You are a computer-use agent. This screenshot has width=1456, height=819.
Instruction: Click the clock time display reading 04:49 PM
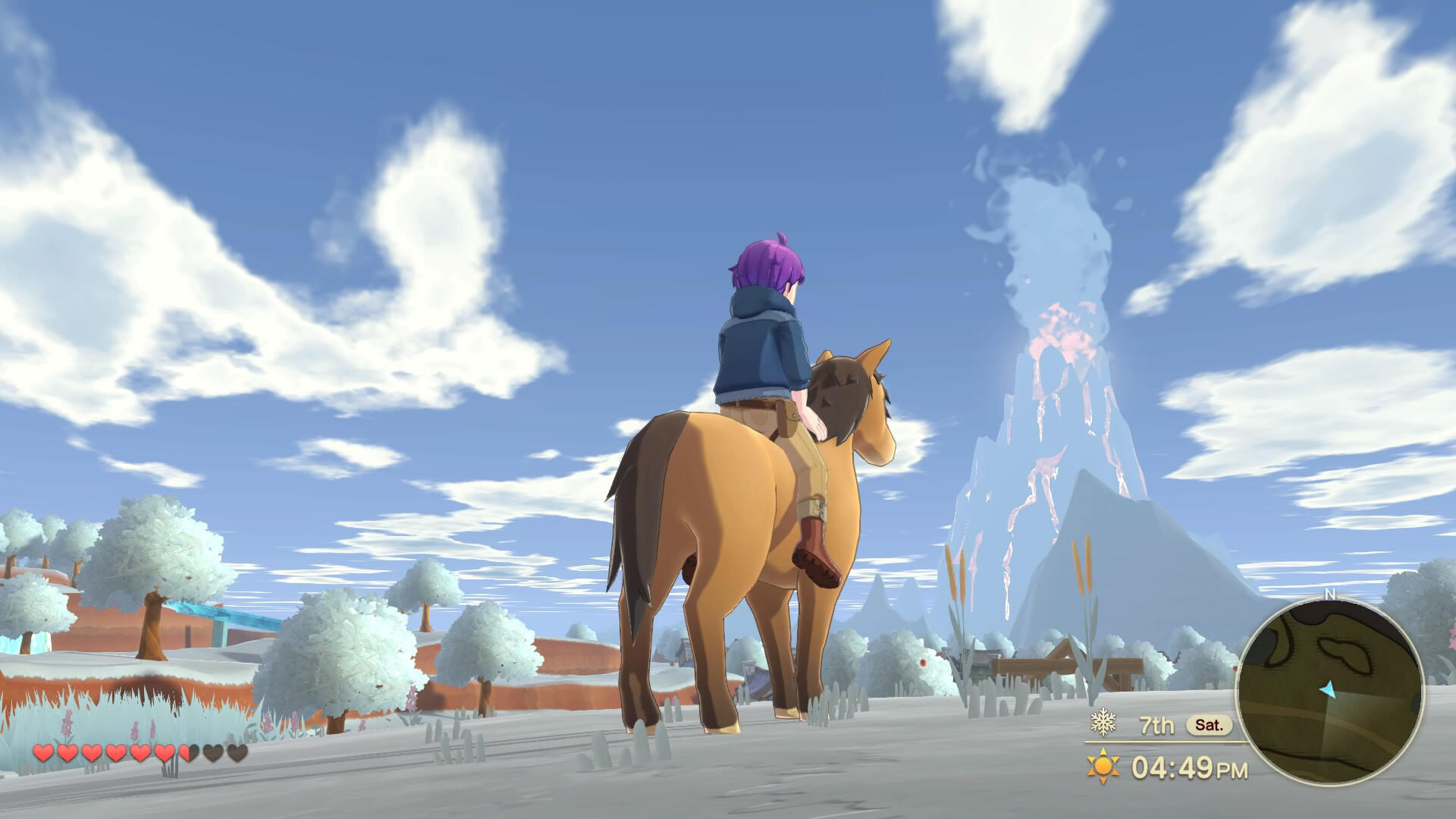pos(1189,766)
